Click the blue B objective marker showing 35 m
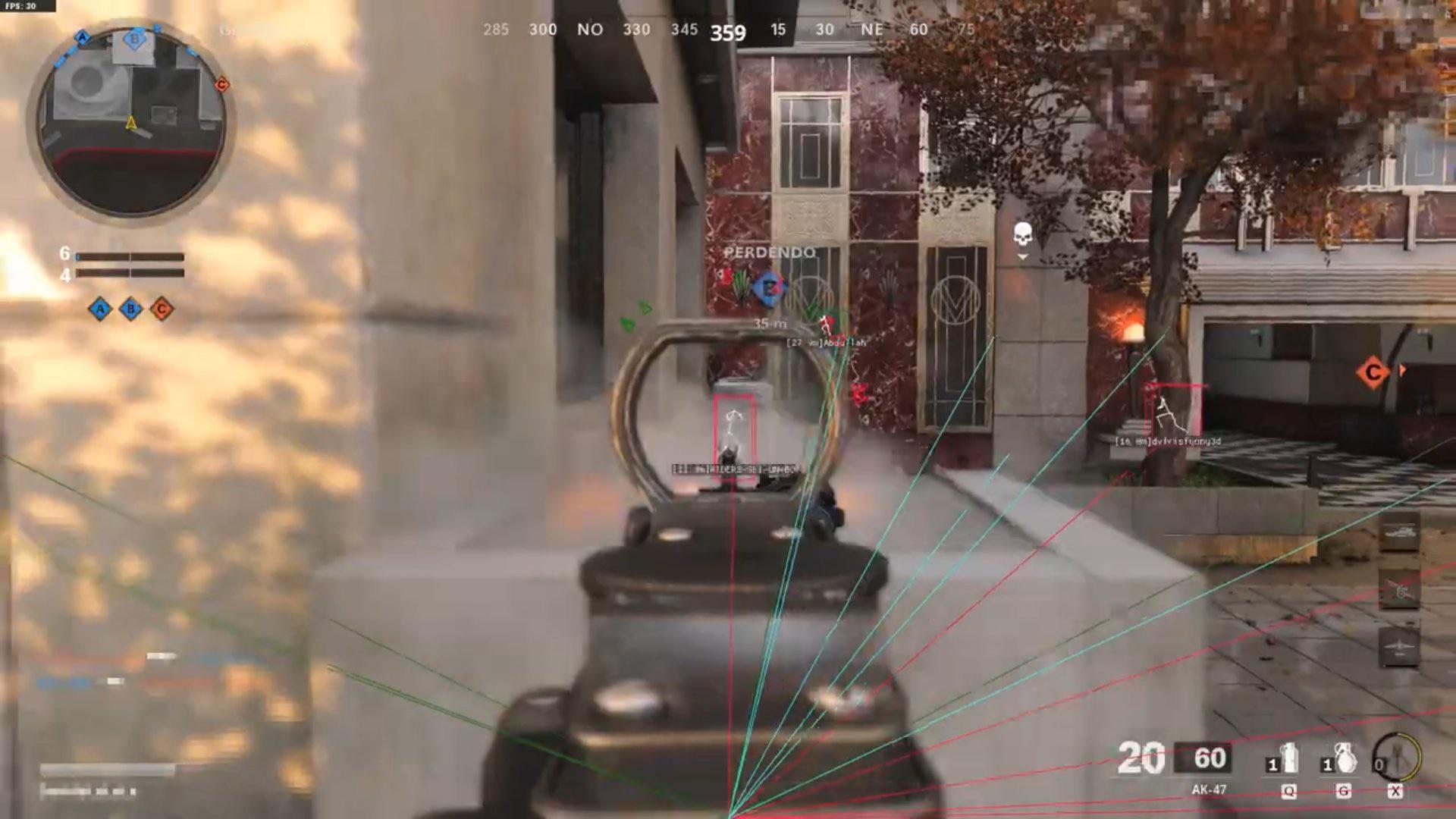Image resolution: width=1456 pixels, height=819 pixels. click(x=769, y=287)
